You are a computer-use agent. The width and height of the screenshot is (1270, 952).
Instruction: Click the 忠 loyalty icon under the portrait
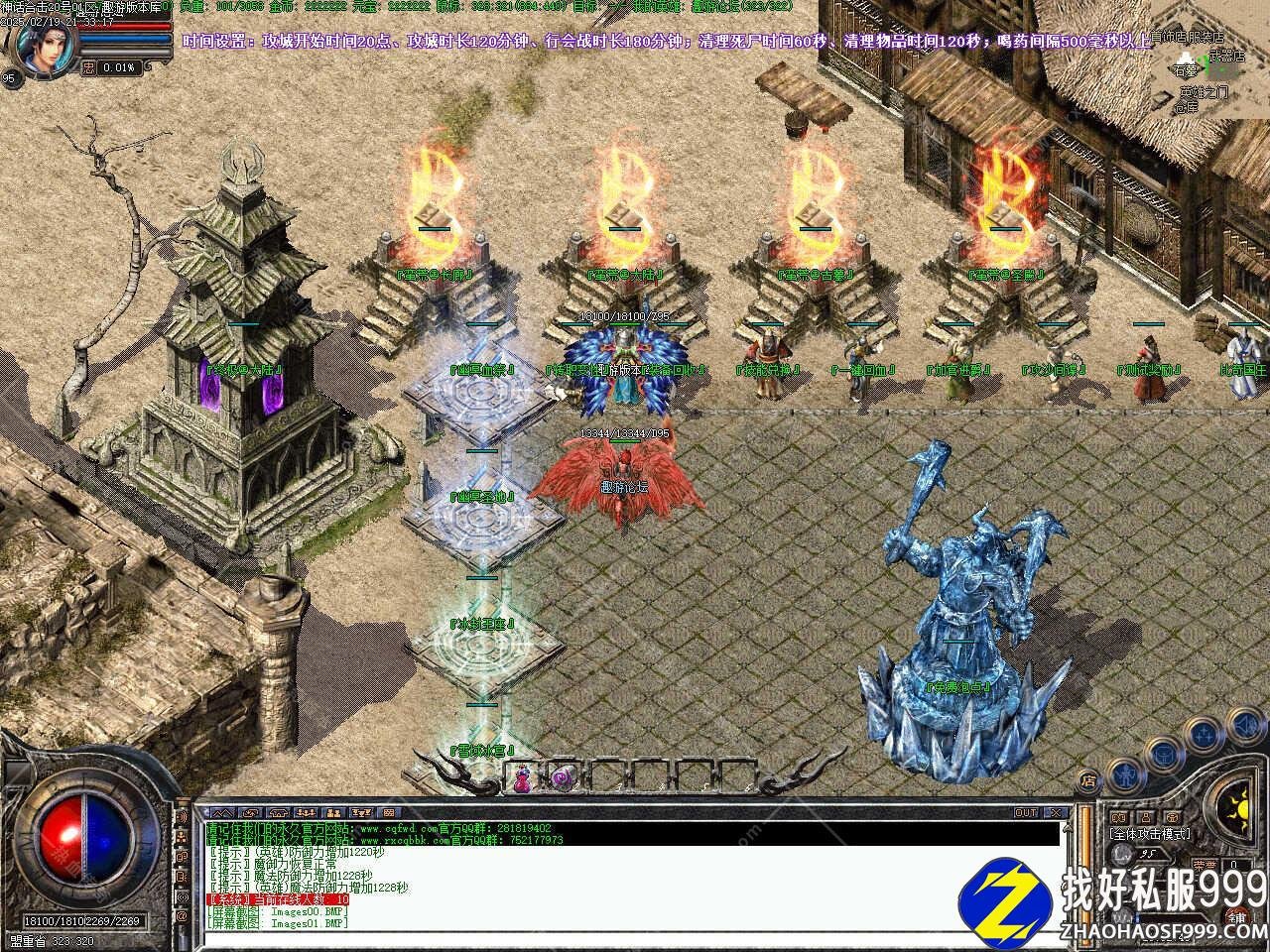(89, 67)
